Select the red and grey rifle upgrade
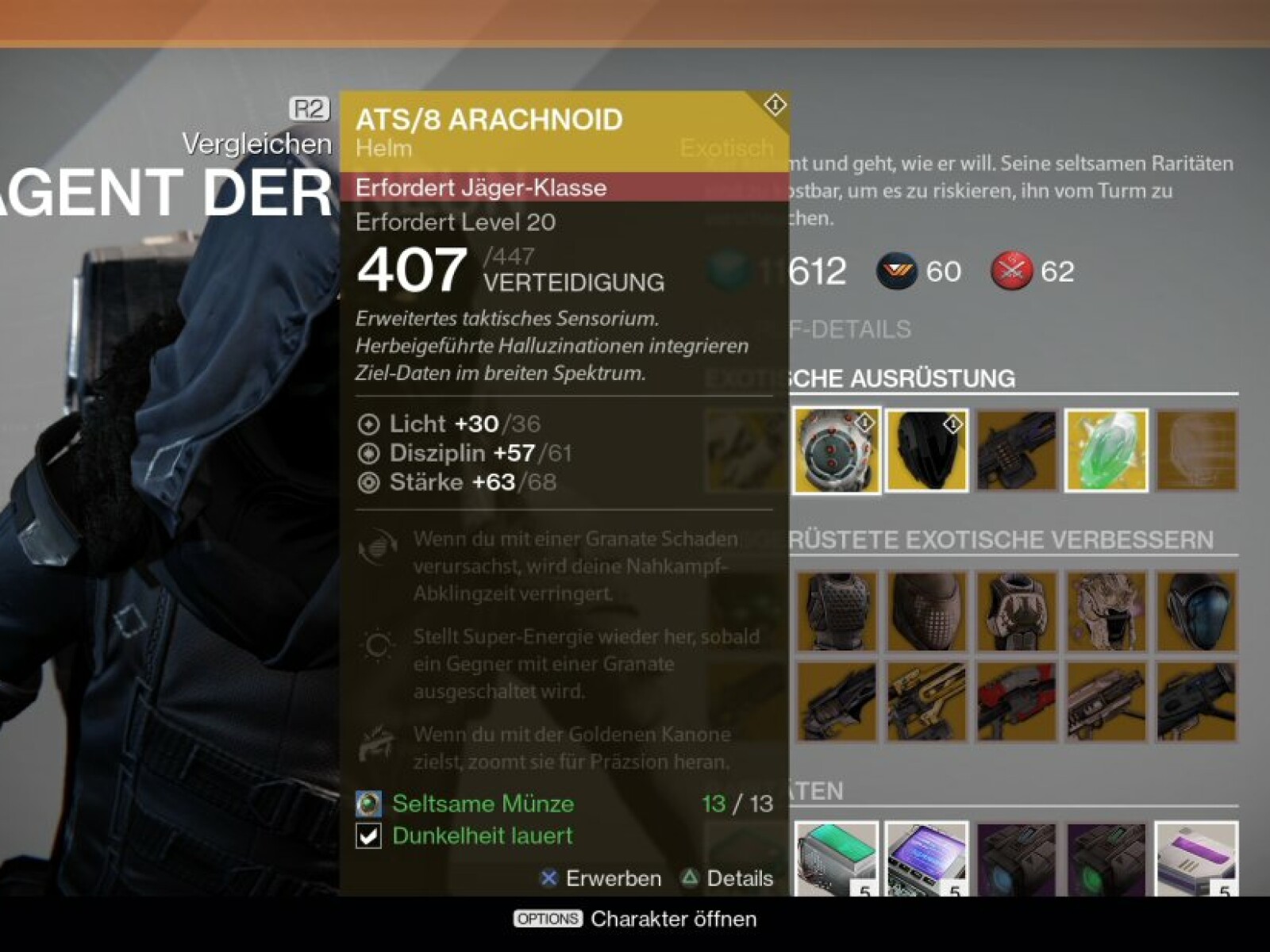The image size is (1270, 952). [1016, 702]
